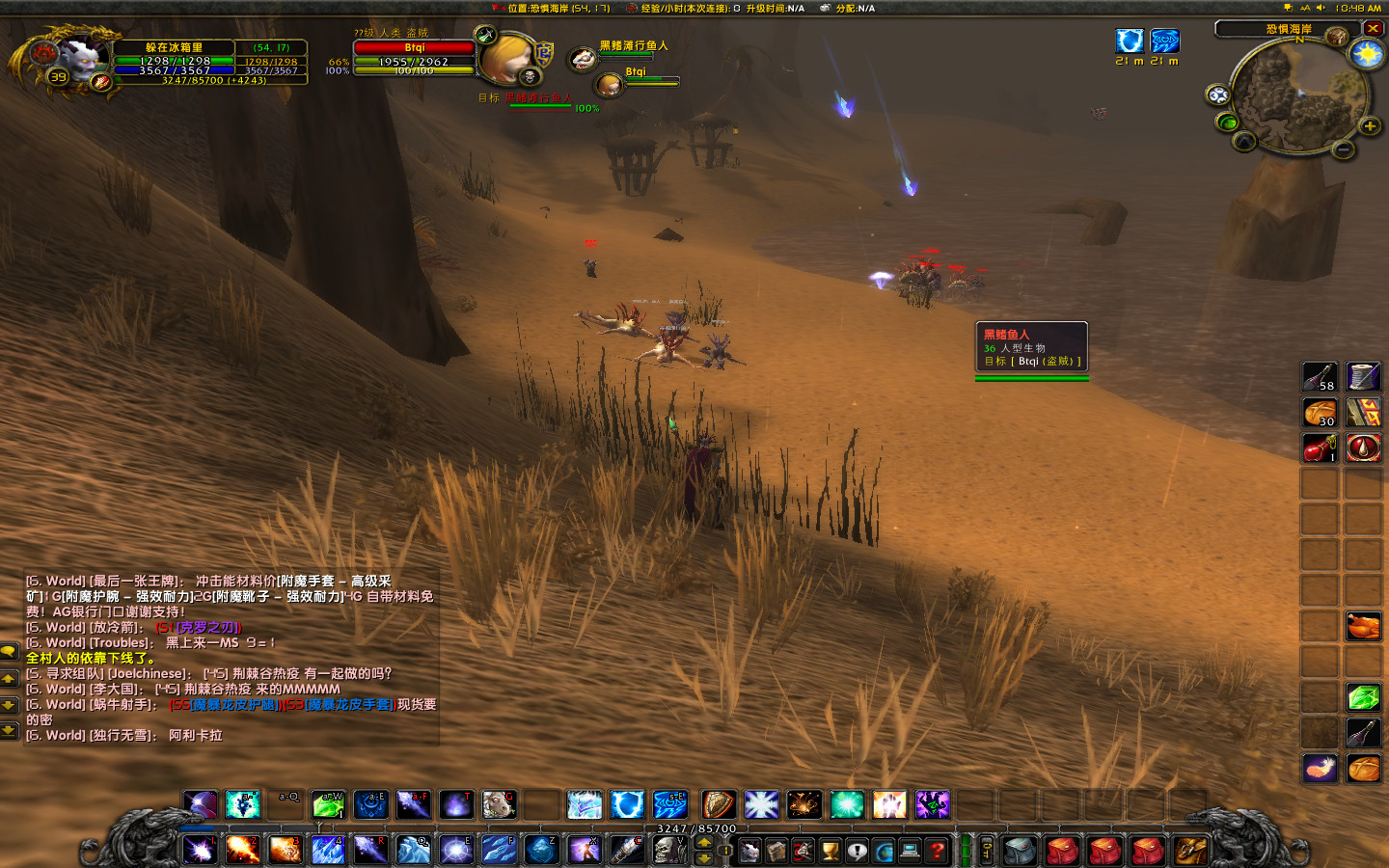The width and height of the screenshot is (1389, 868).
Task: Click the golden shield spell on the upper action bar
Action: coord(719,804)
